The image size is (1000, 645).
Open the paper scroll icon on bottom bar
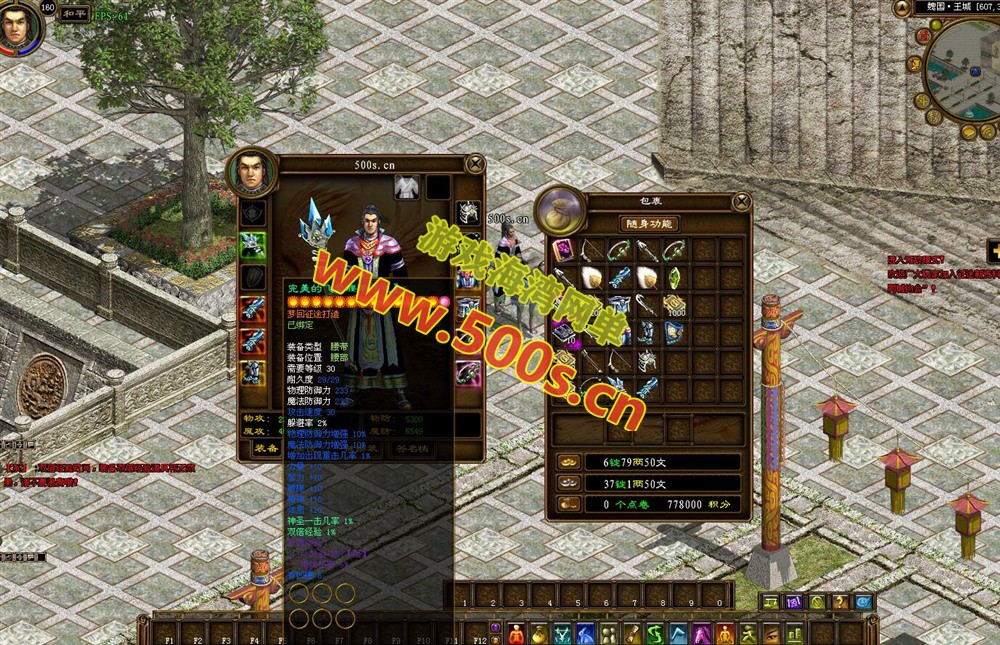tap(632, 634)
